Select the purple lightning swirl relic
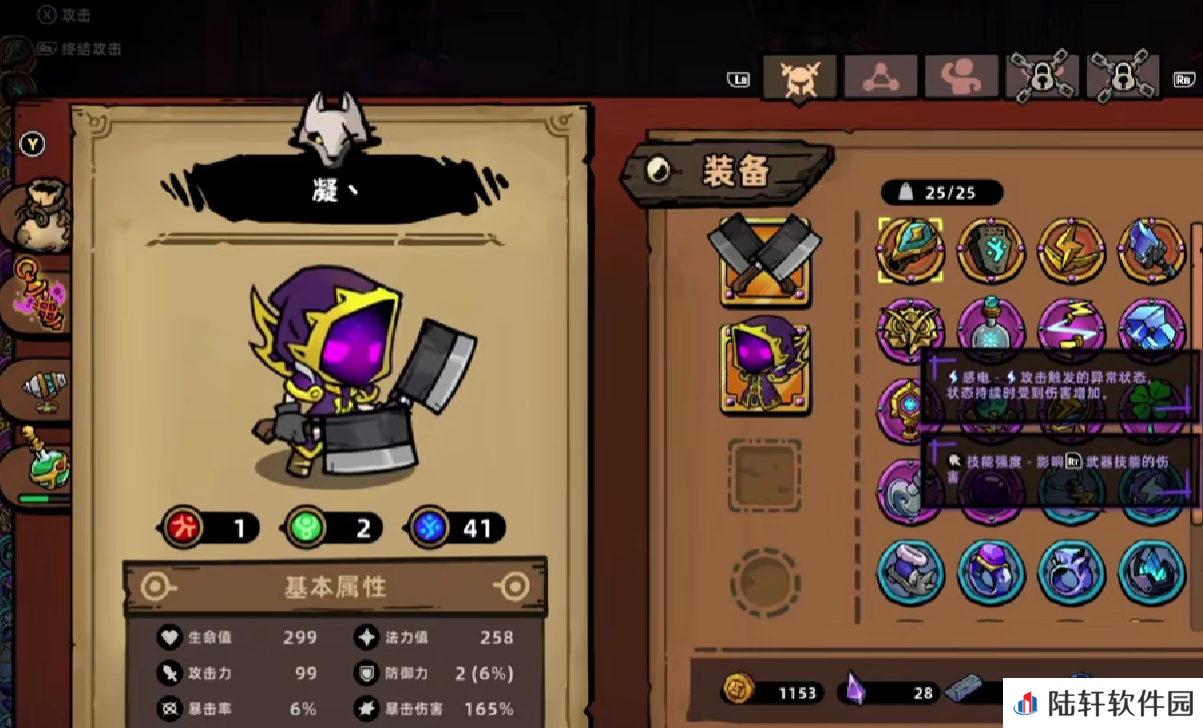This screenshot has height=728, width=1203. point(1071,326)
